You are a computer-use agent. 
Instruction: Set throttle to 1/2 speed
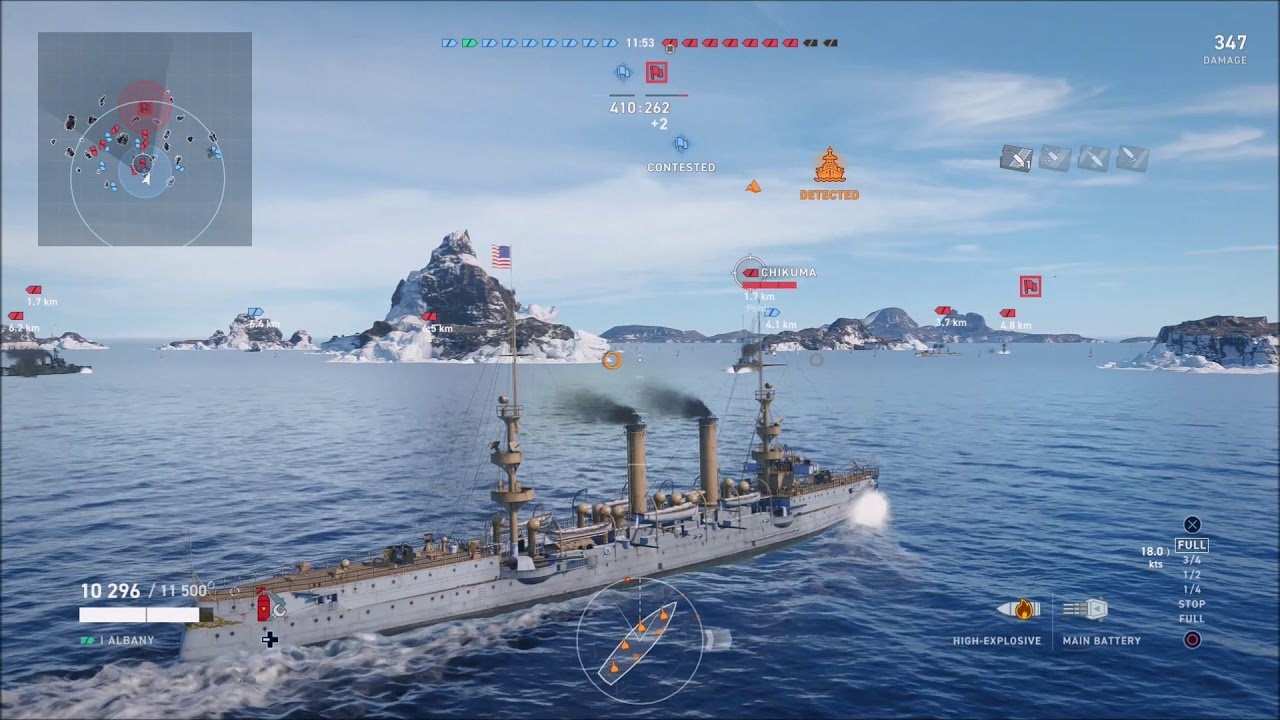[x=1192, y=575]
